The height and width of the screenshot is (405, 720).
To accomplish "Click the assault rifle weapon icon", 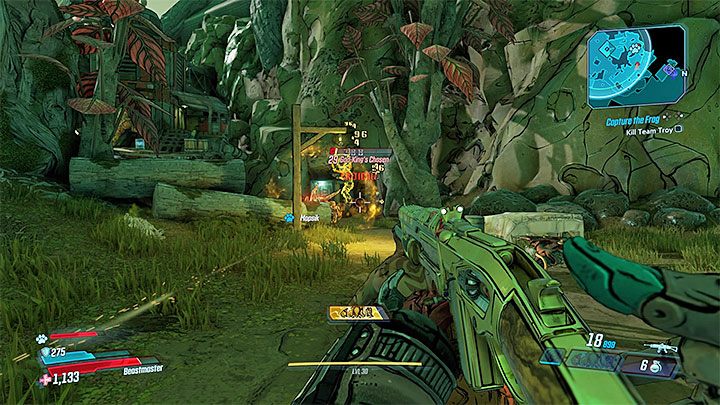I will pyautogui.click(x=660, y=349).
